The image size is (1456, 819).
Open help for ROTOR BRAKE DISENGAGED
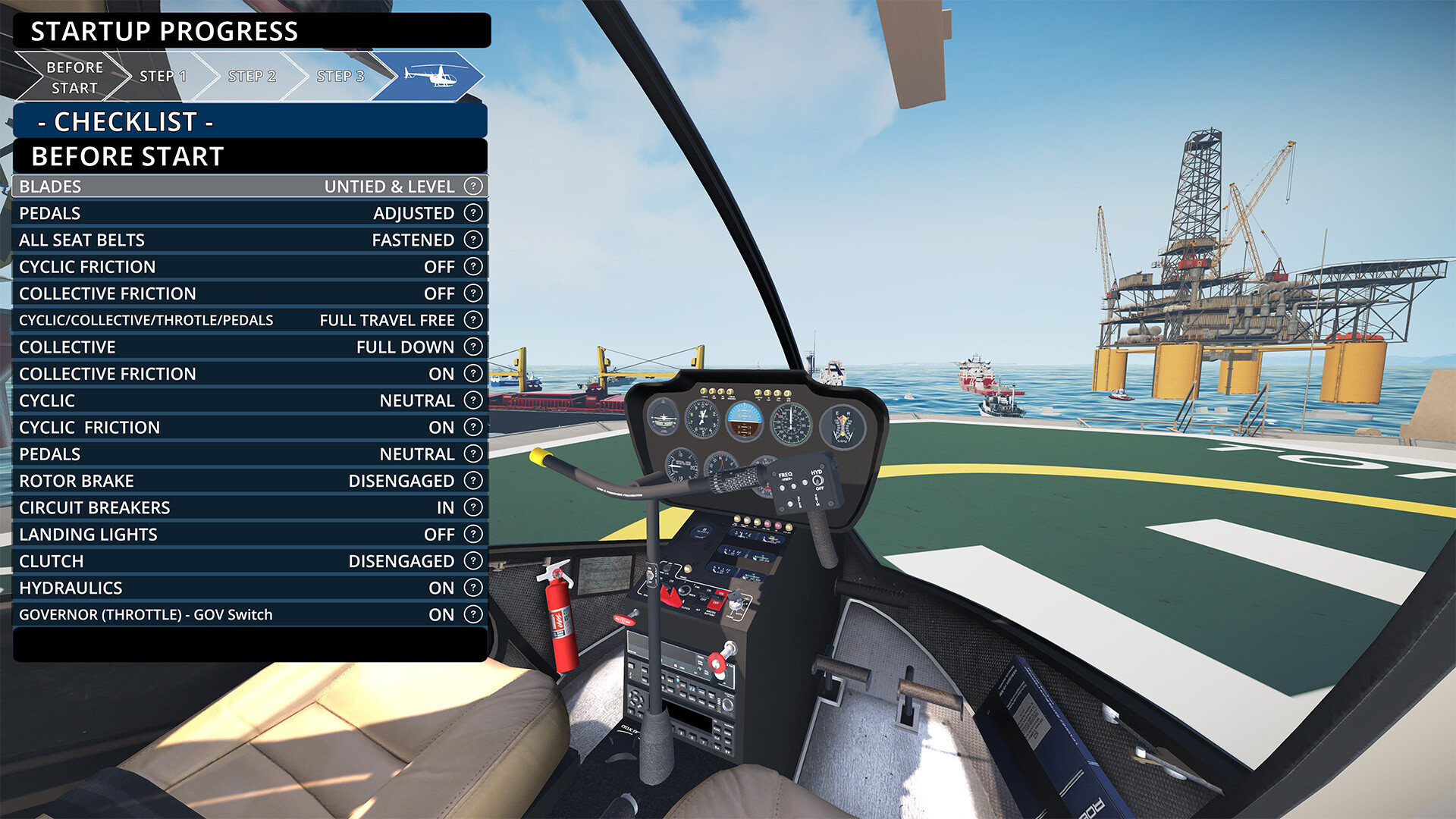pos(472,480)
